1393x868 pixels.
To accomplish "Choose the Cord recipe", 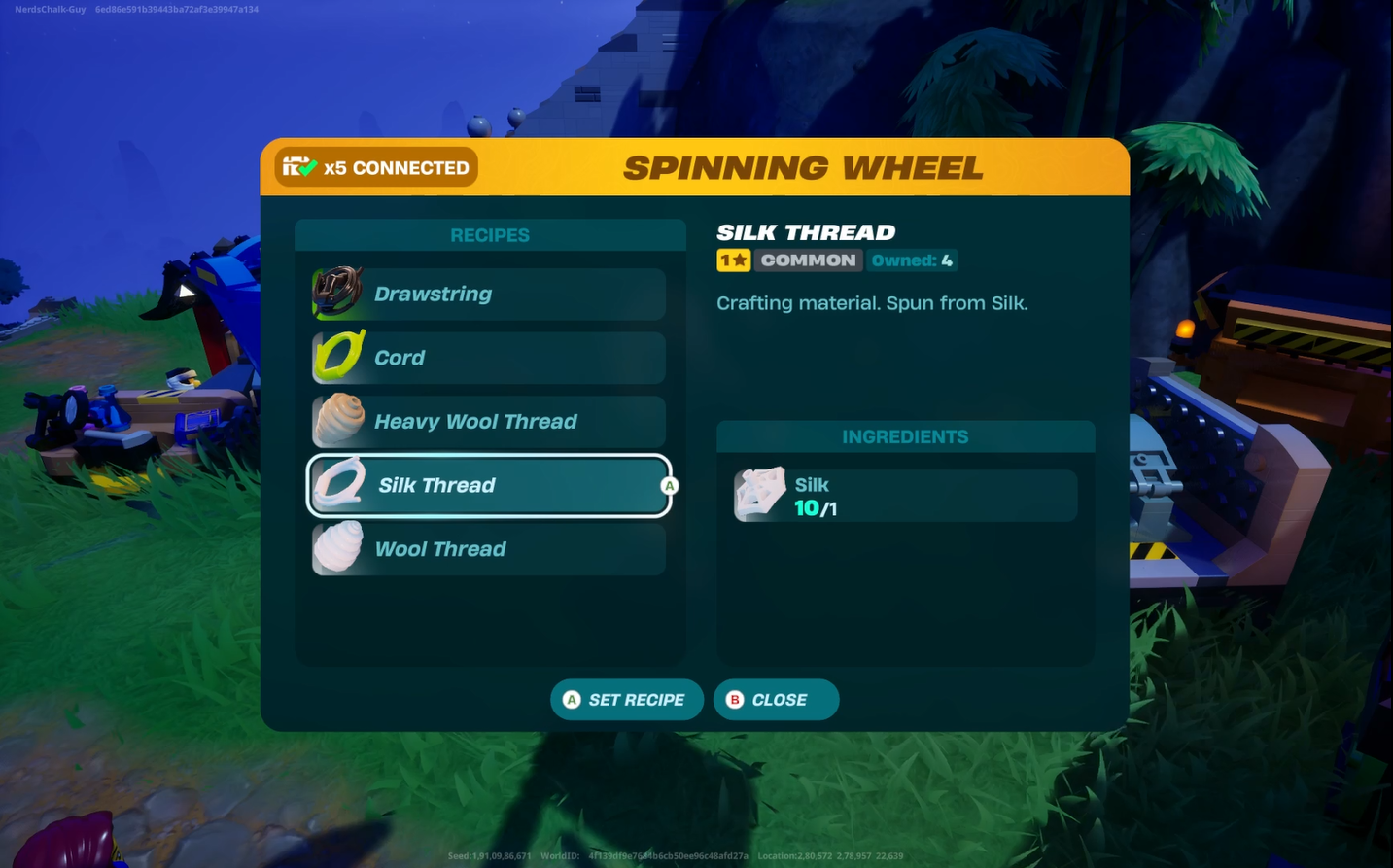I will pyautogui.click(x=489, y=358).
